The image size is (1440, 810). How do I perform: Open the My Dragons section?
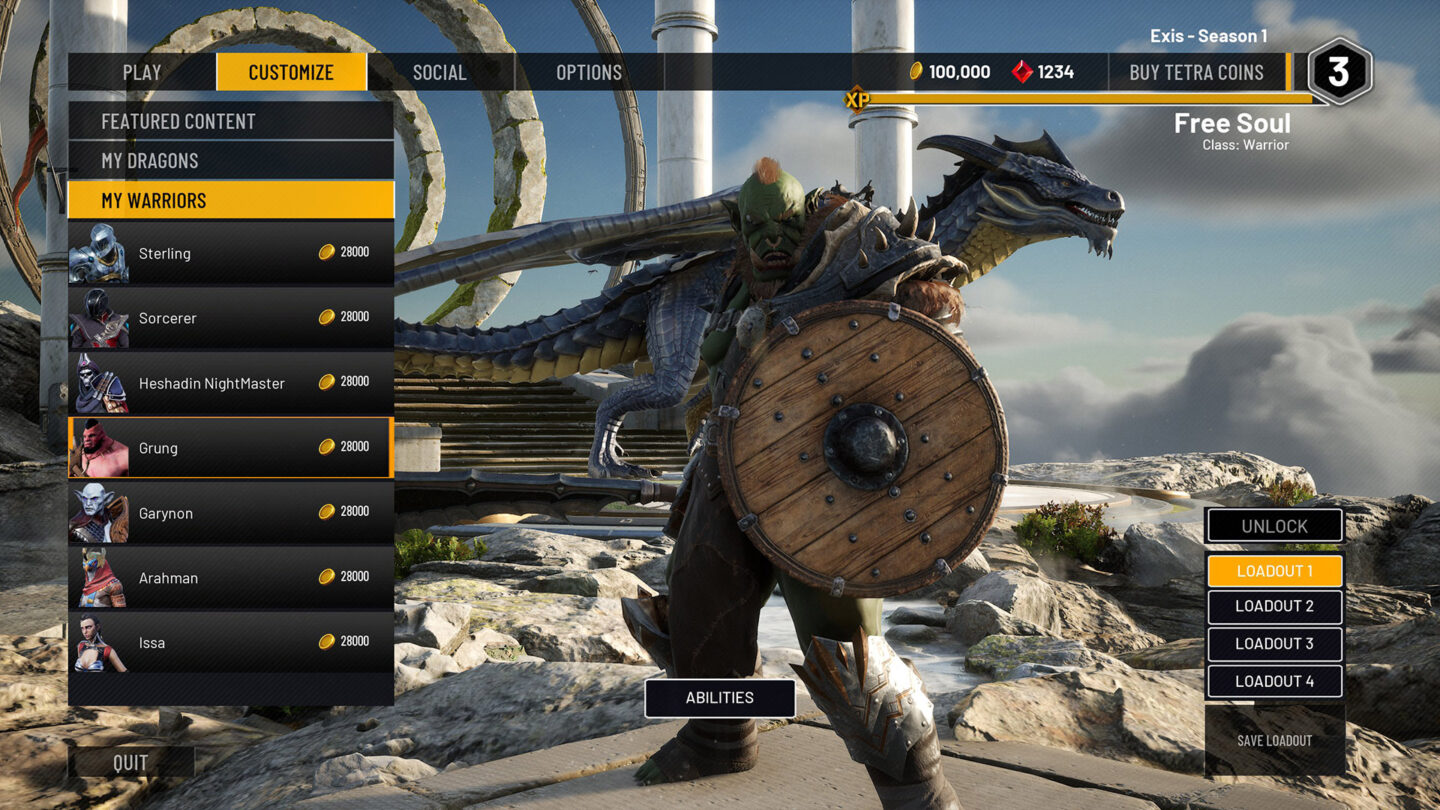(x=230, y=160)
